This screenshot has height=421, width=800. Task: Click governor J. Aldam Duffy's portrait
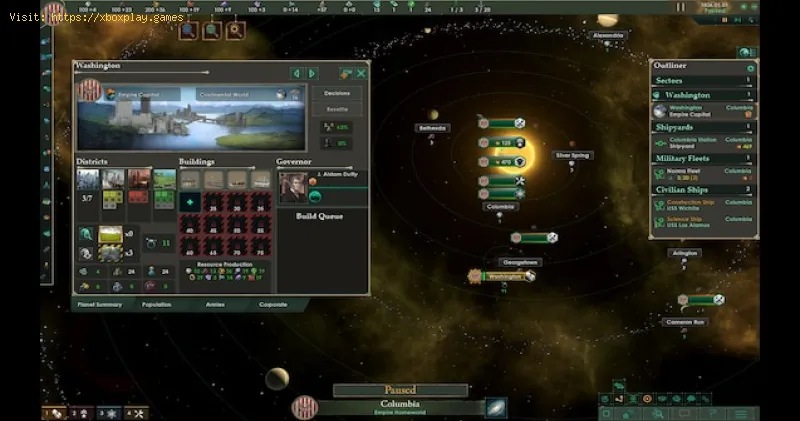[x=291, y=188]
